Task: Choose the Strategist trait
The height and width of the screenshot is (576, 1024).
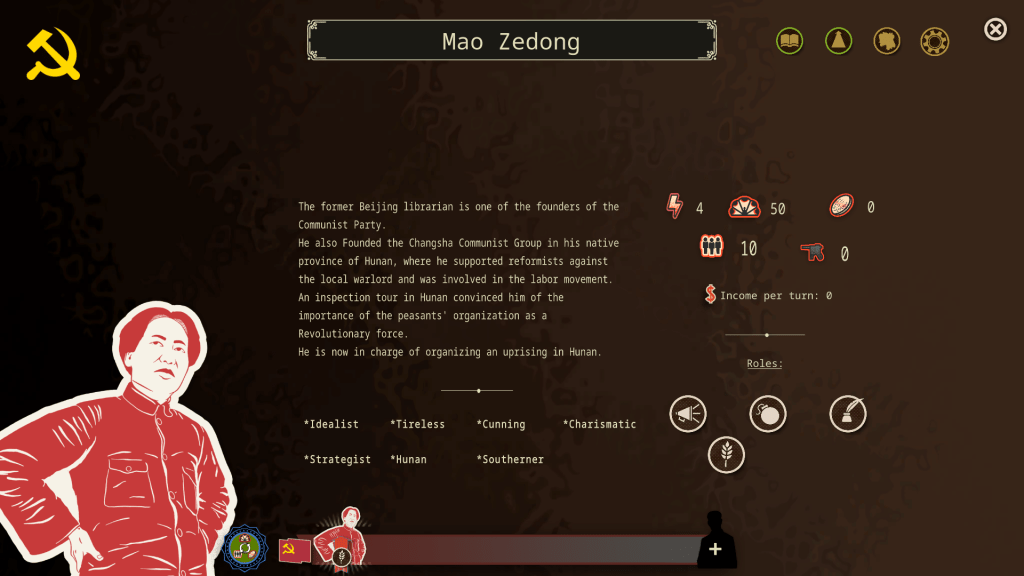Action: tap(337, 460)
